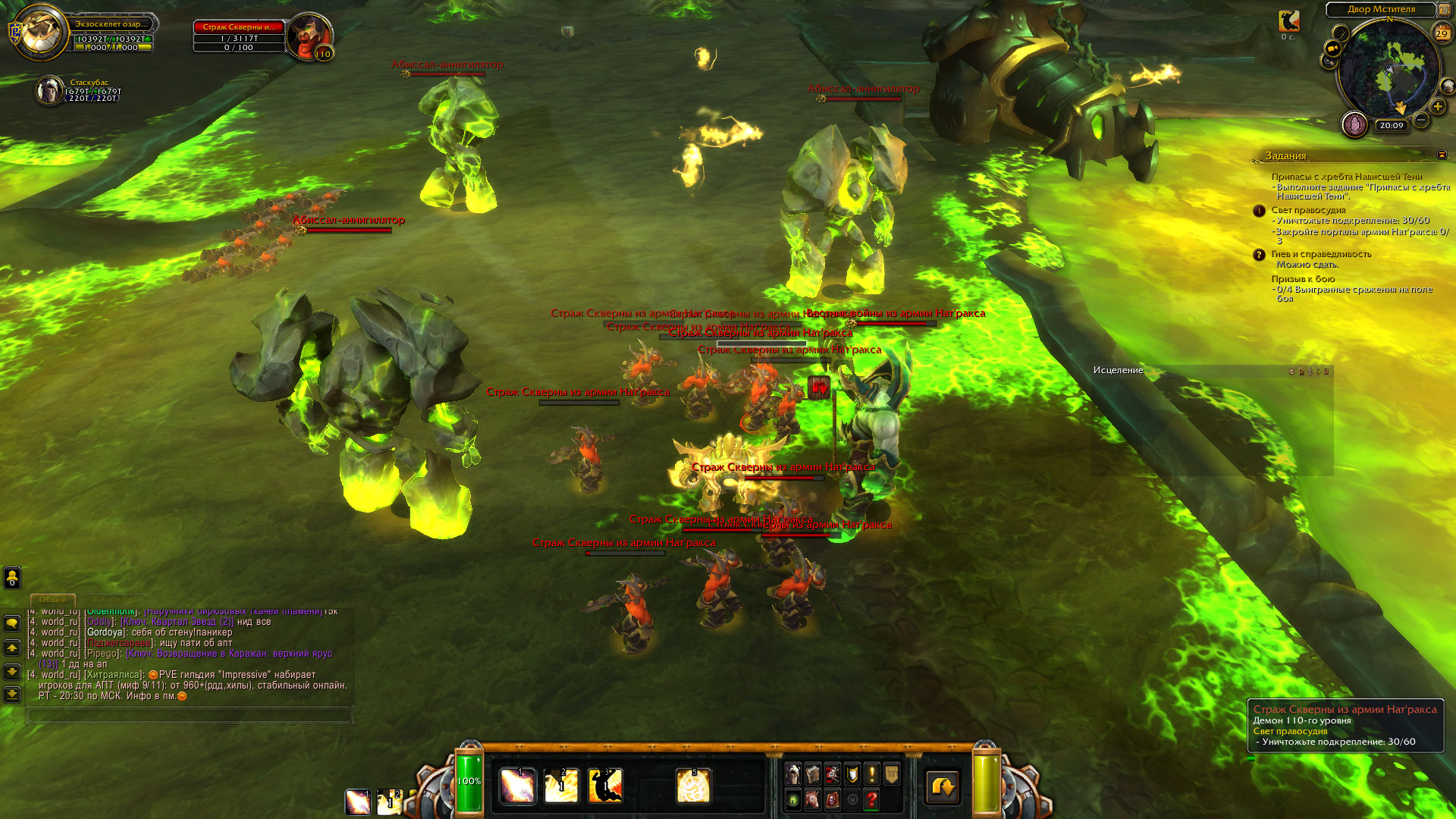The width and height of the screenshot is (1456, 819).
Task: Cast the glowing rune ability in slot 5
Action: coord(693,786)
